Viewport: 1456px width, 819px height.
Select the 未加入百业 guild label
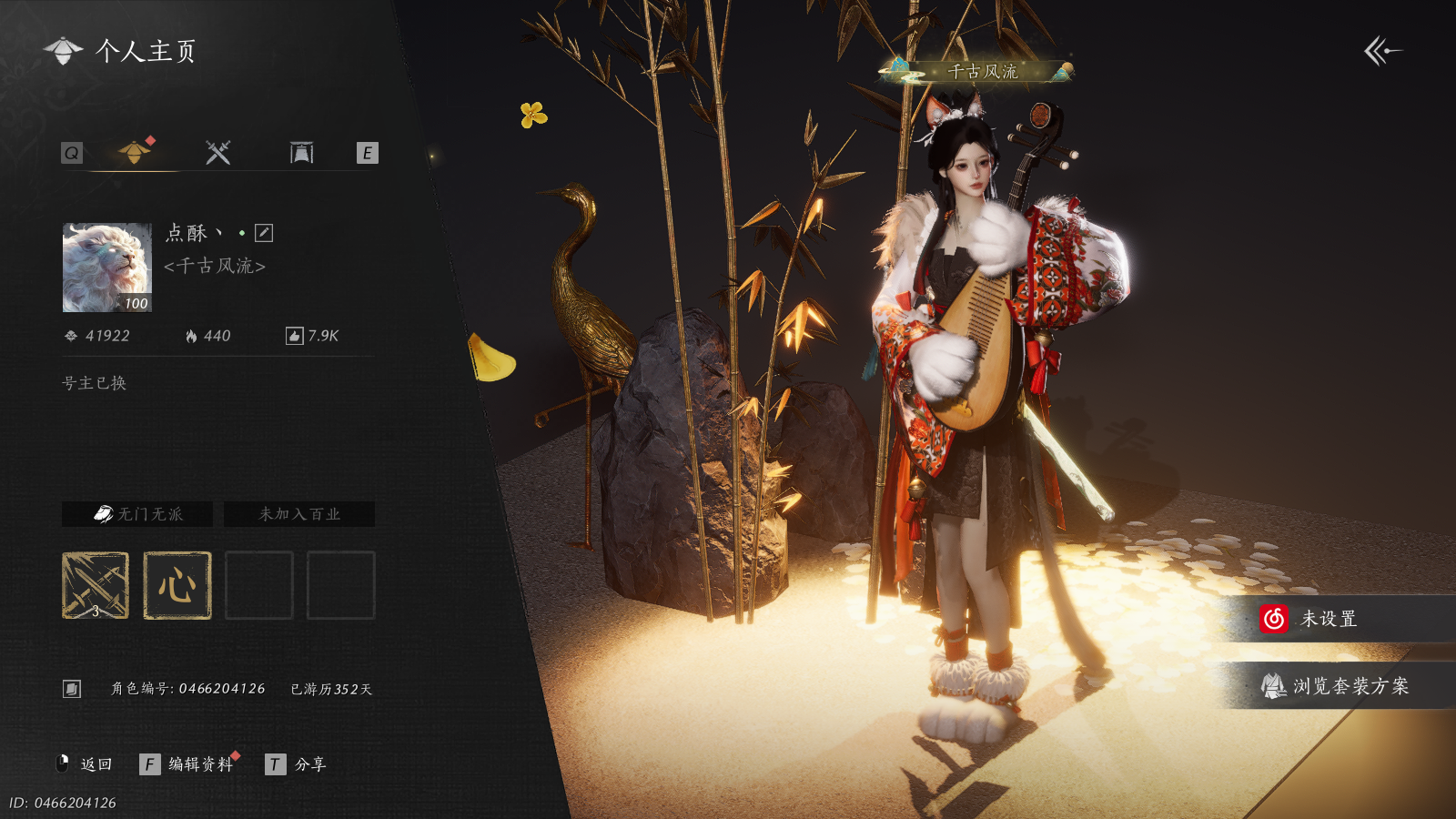[x=299, y=514]
